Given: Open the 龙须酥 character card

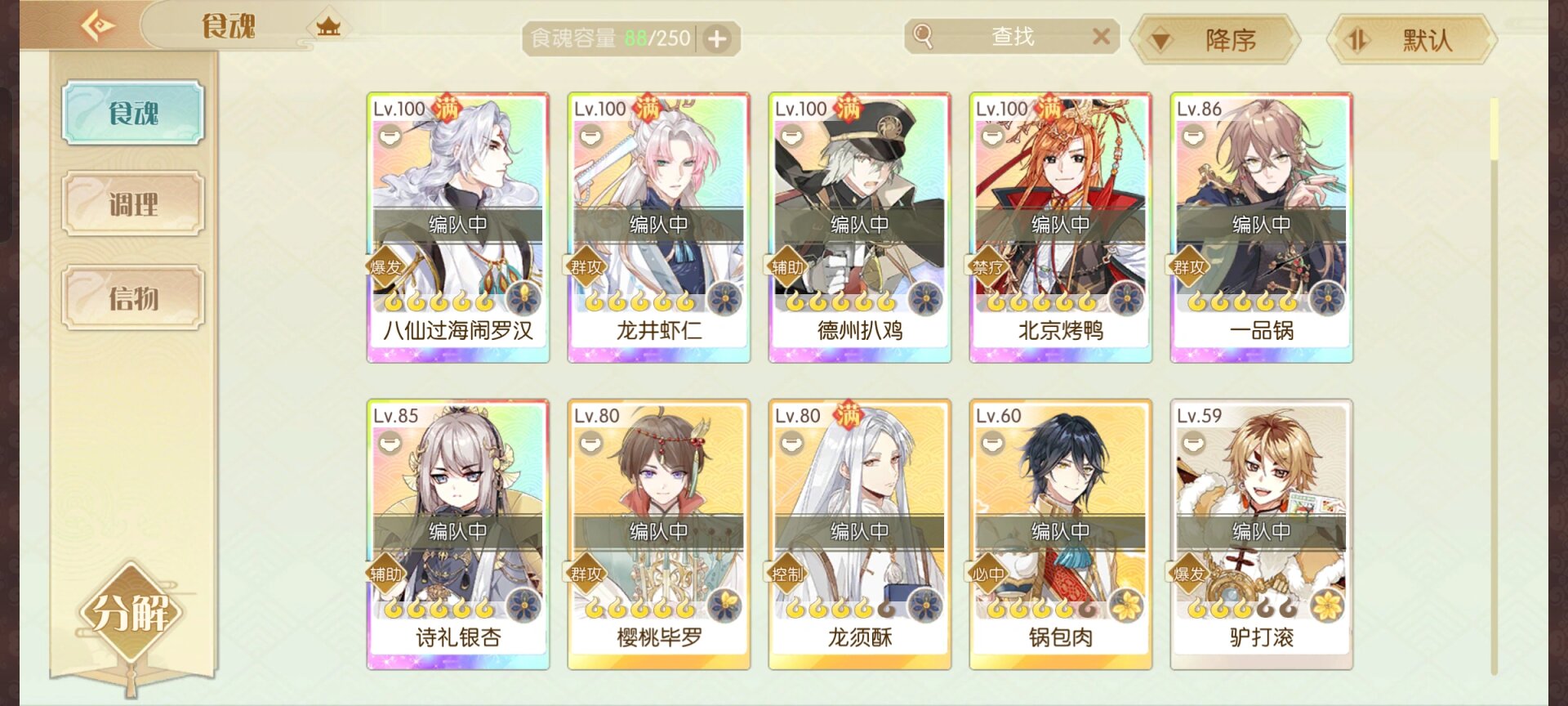Looking at the screenshot, I should click(860, 534).
